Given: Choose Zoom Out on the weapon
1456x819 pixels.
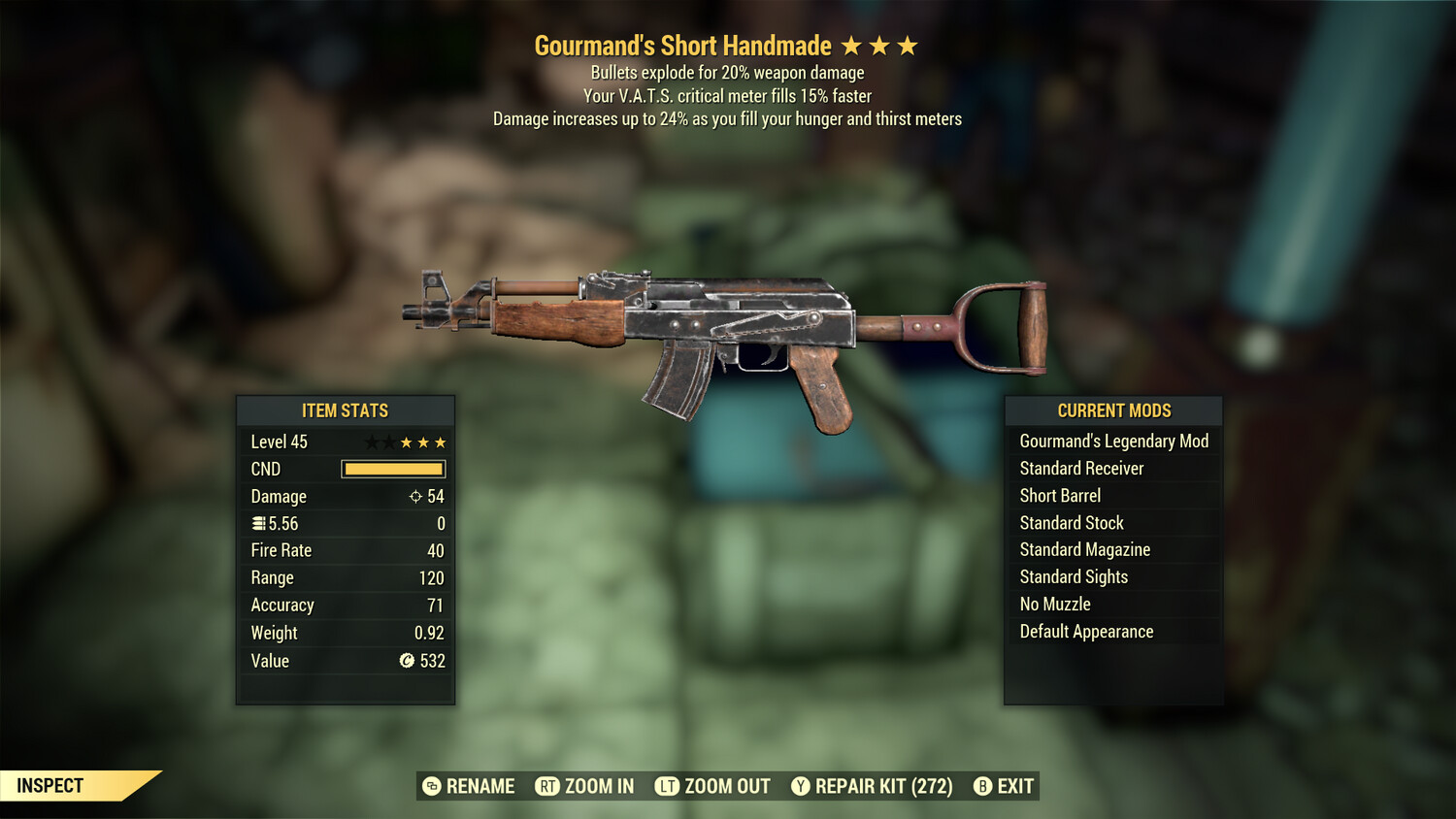Looking at the screenshot, I should (x=712, y=786).
